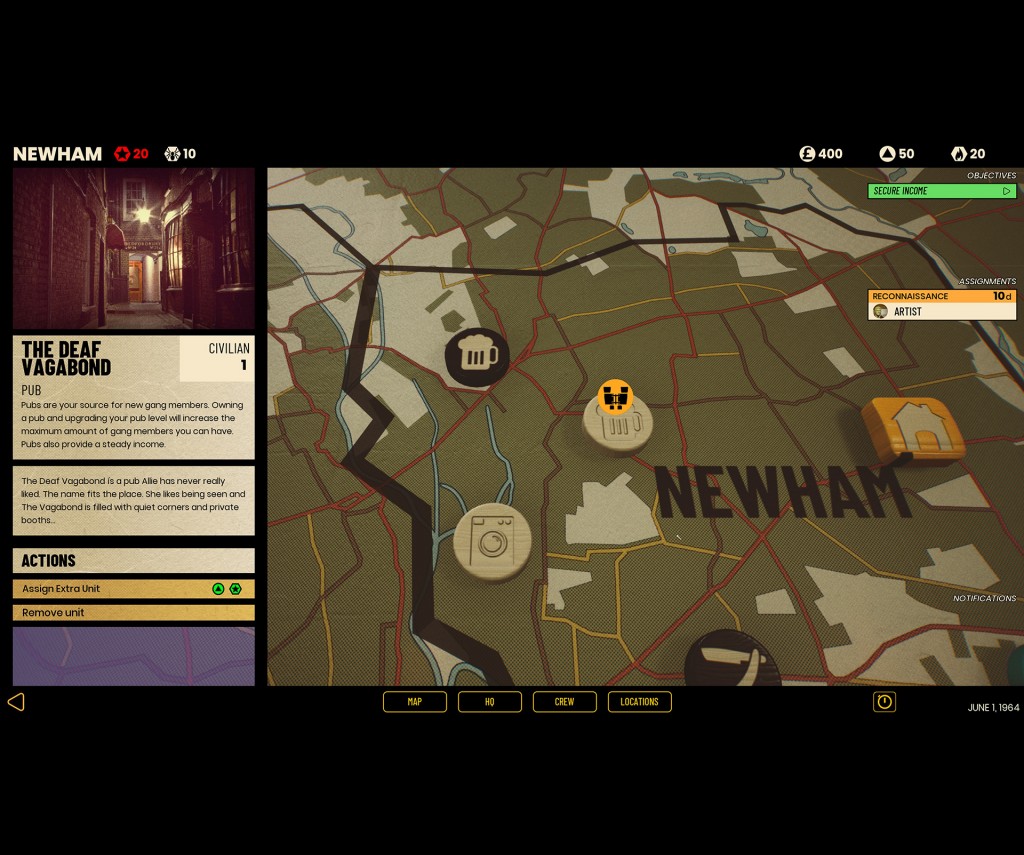
Task: Choose Assign Extra Unit action
Action: 133,589
